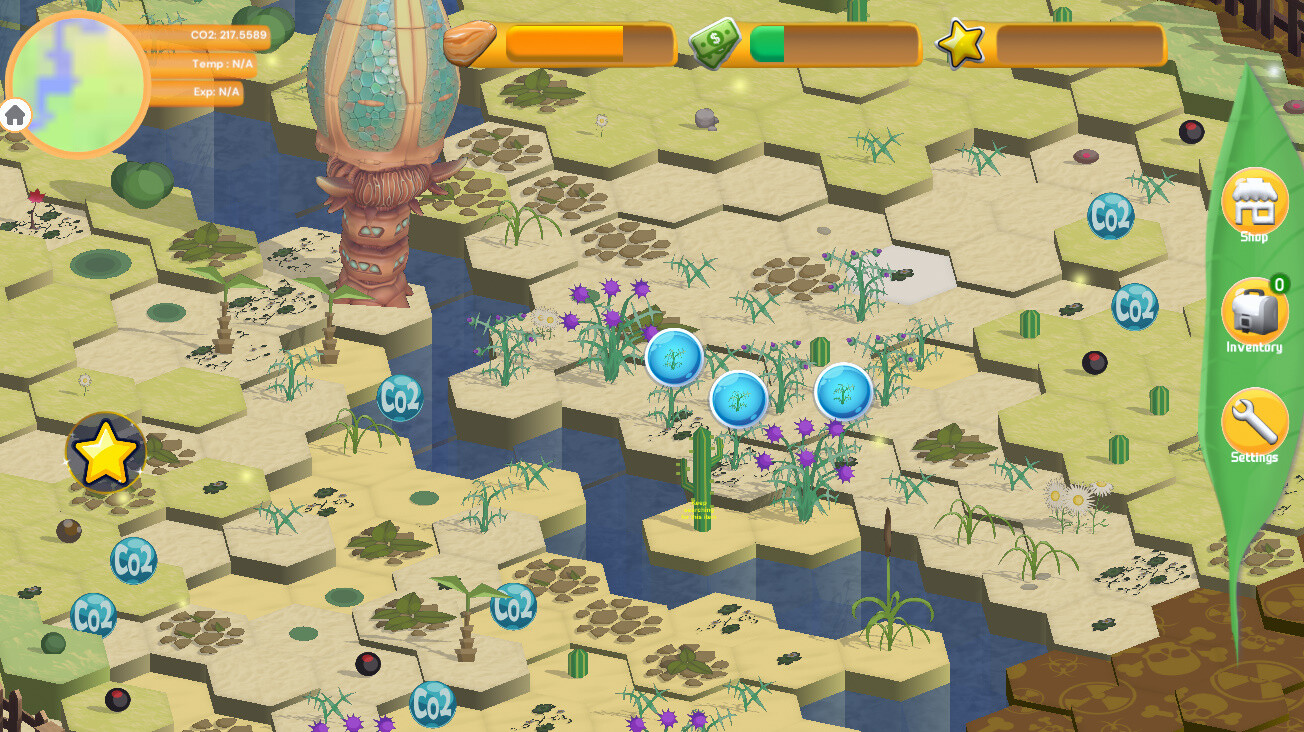This screenshot has height=732, width=1304.
Task: Click the middle blue sapling bubble
Action: (x=738, y=400)
